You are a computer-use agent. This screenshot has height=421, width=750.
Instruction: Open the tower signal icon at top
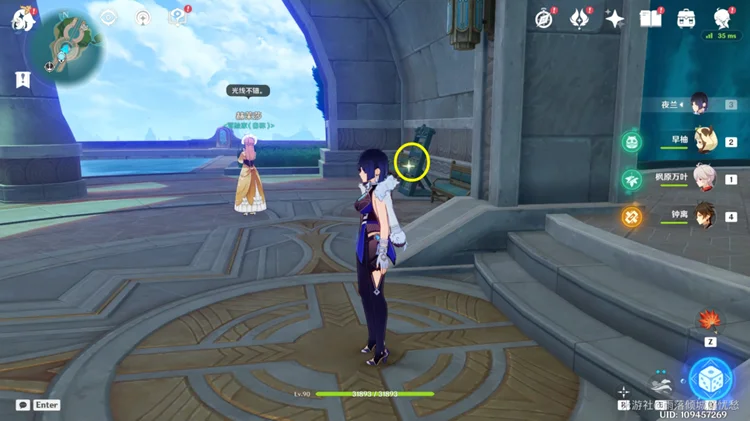pyautogui.click(x=143, y=17)
